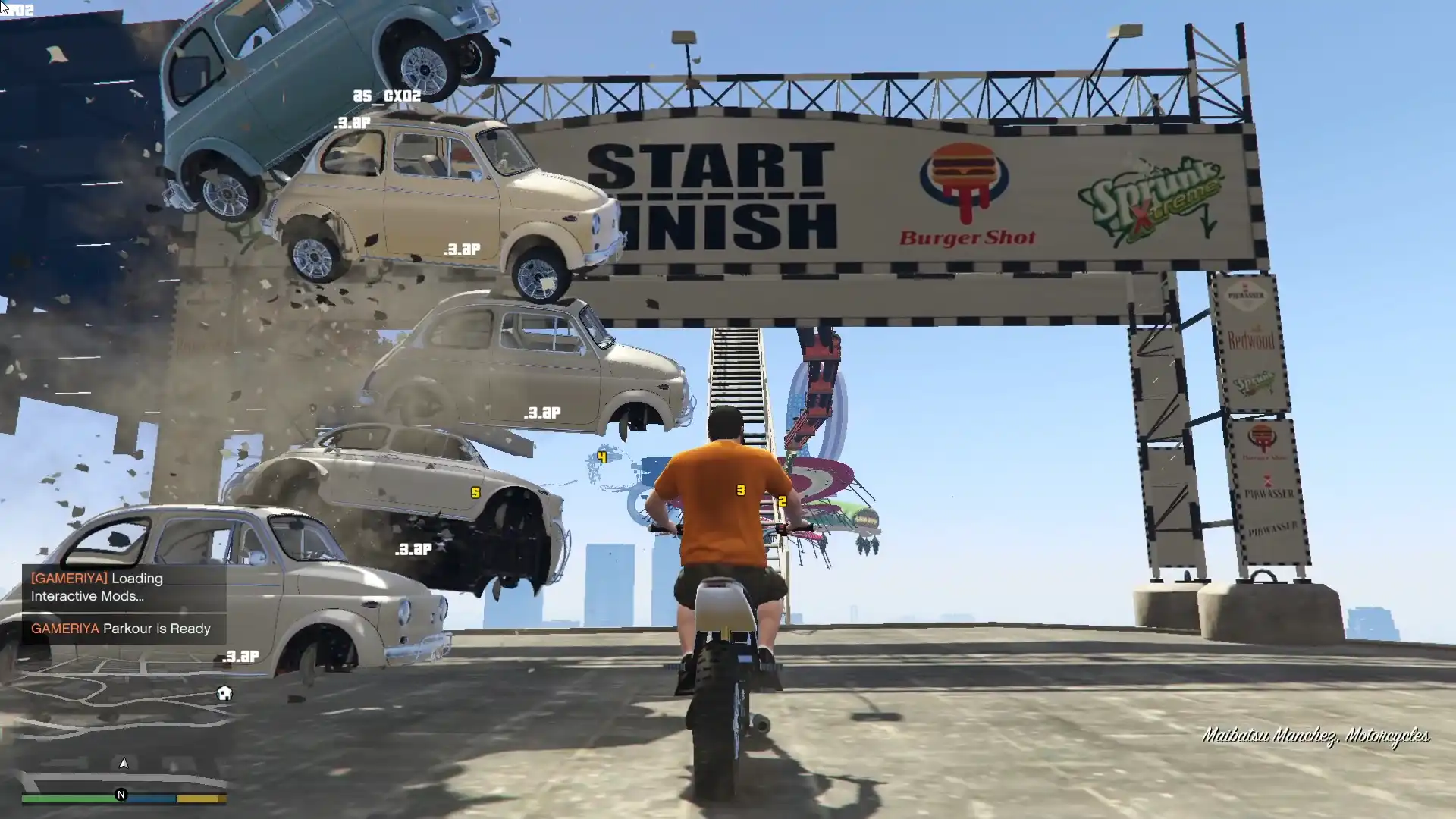
Task: Click the player direction arrow on the minimap
Action: 124,764
